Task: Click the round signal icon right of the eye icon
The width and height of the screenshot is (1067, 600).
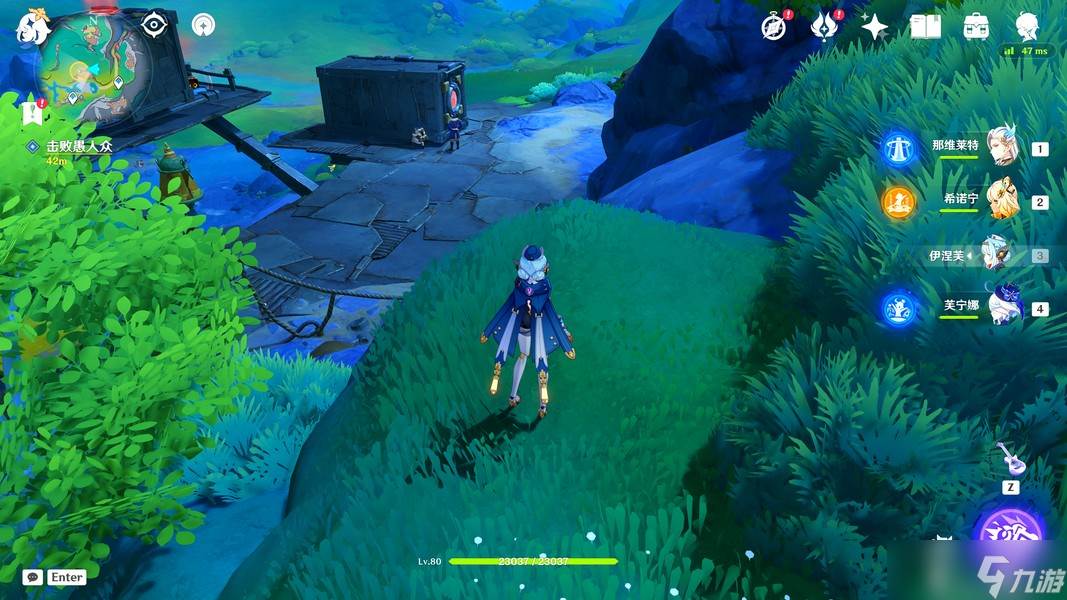Action: click(203, 24)
